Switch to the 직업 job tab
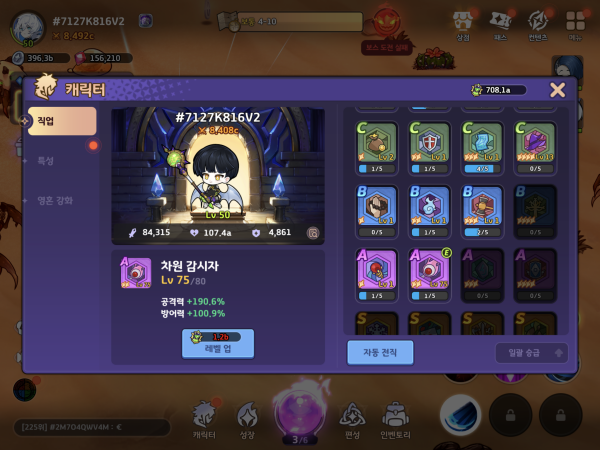 click(62, 121)
